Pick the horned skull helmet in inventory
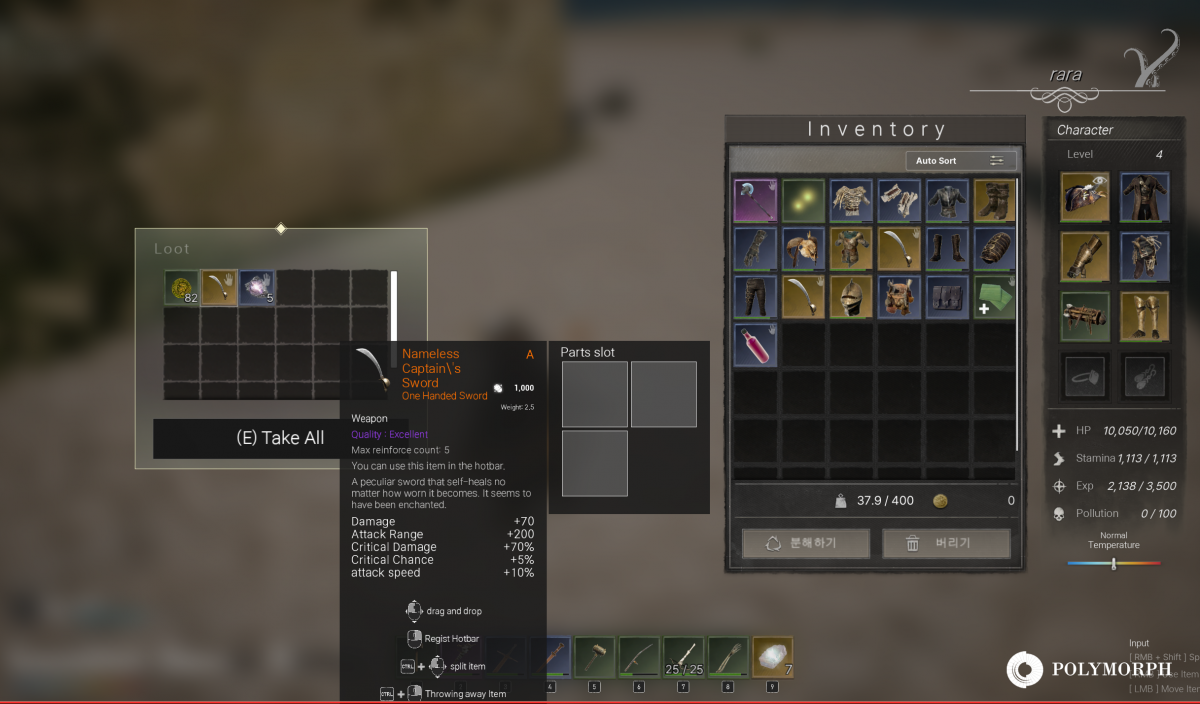Viewport: 1200px width, 704px height. click(x=899, y=297)
